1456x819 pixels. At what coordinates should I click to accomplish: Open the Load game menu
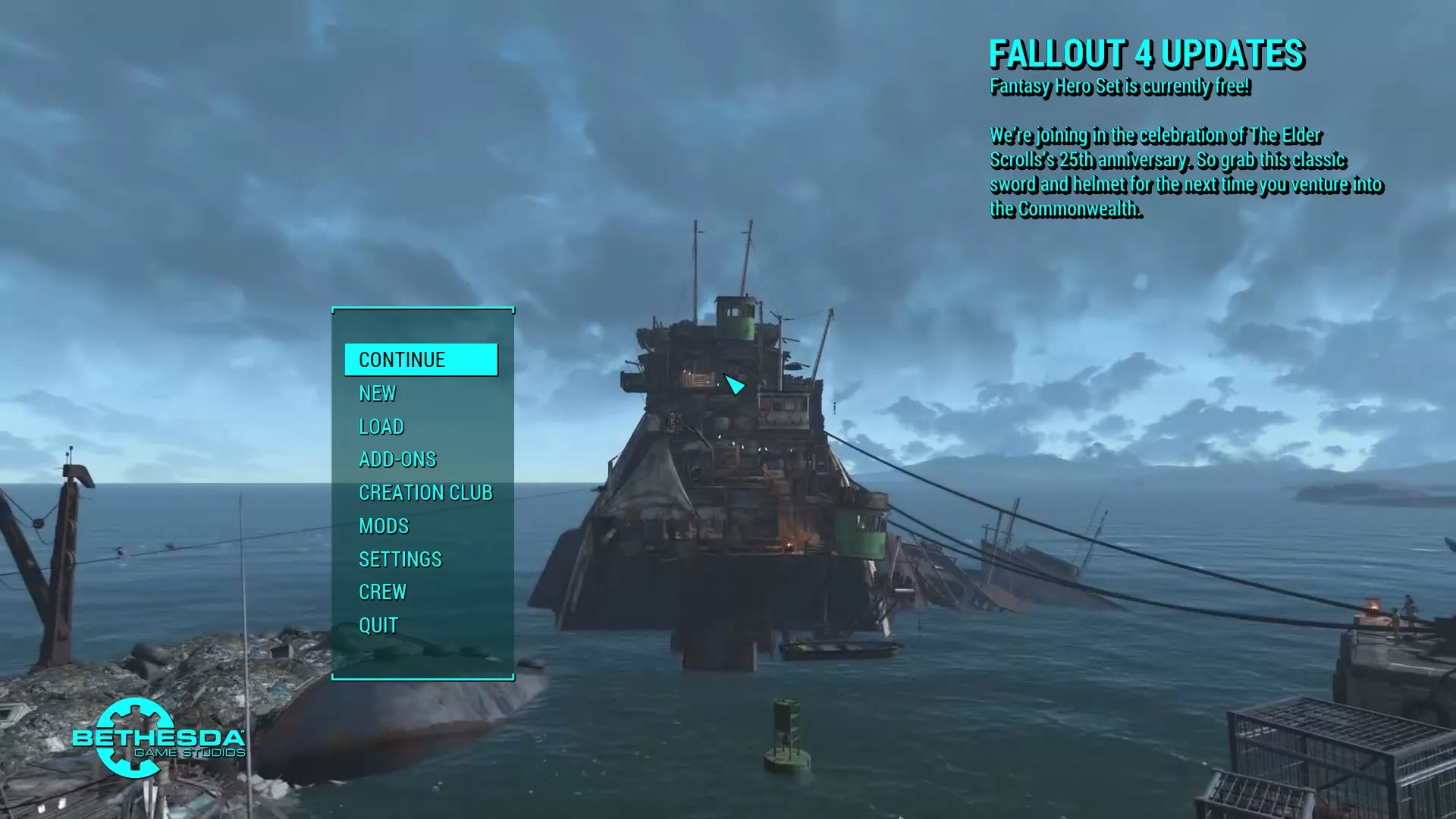pos(381,426)
